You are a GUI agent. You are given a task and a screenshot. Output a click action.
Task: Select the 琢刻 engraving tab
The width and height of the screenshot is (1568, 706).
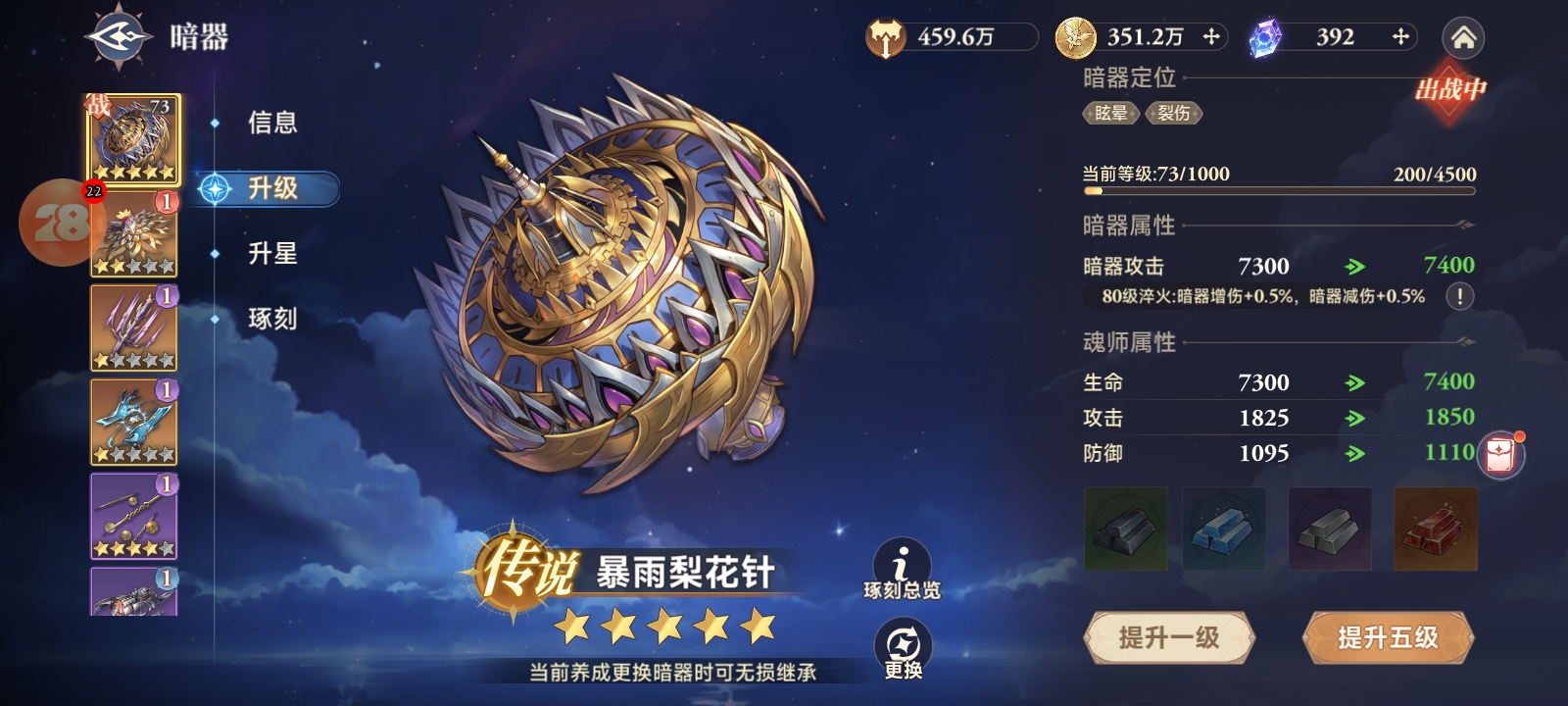pos(271,318)
